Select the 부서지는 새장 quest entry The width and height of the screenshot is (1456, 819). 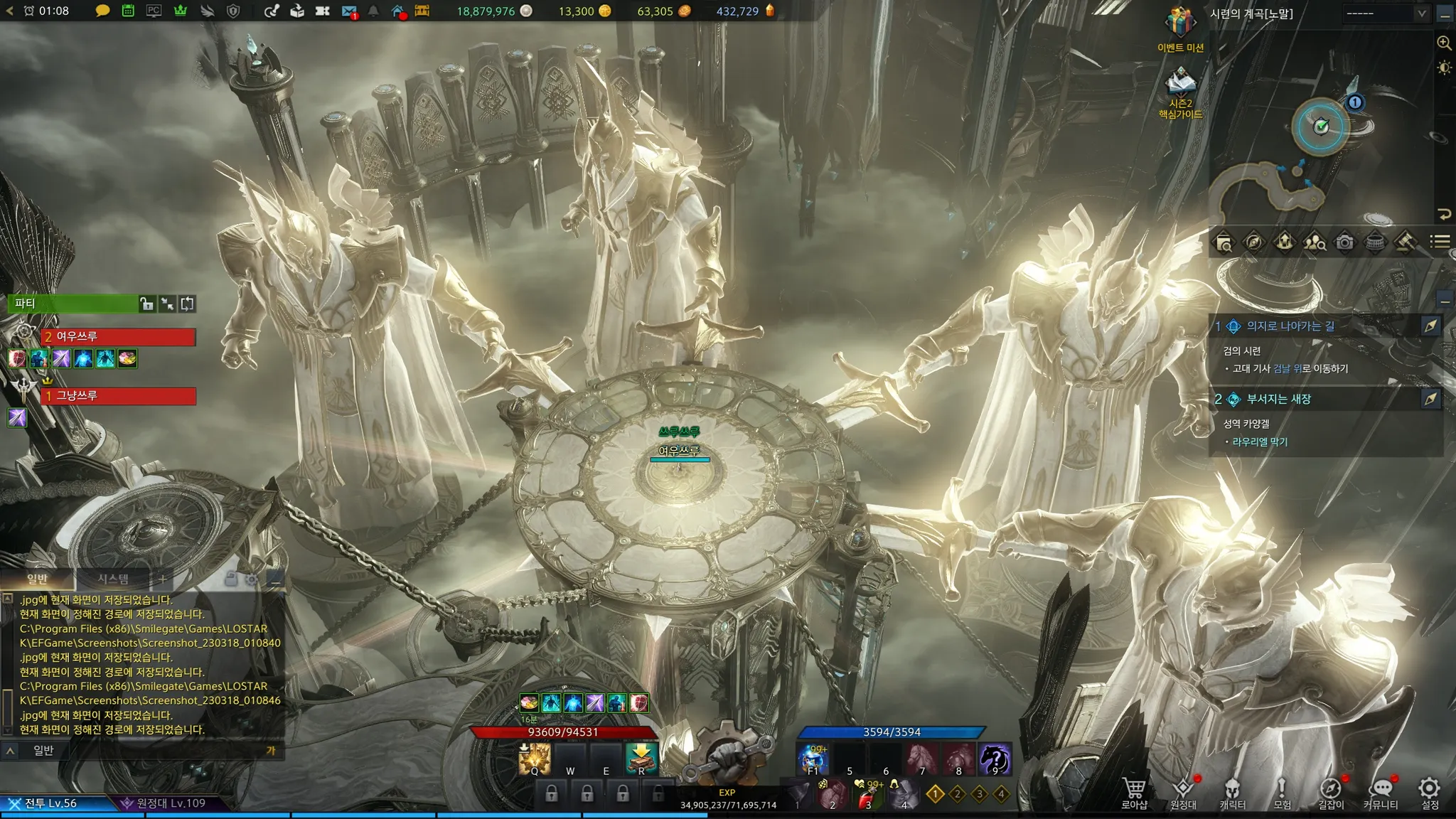pyautogui.click(x=1278, y=400)
